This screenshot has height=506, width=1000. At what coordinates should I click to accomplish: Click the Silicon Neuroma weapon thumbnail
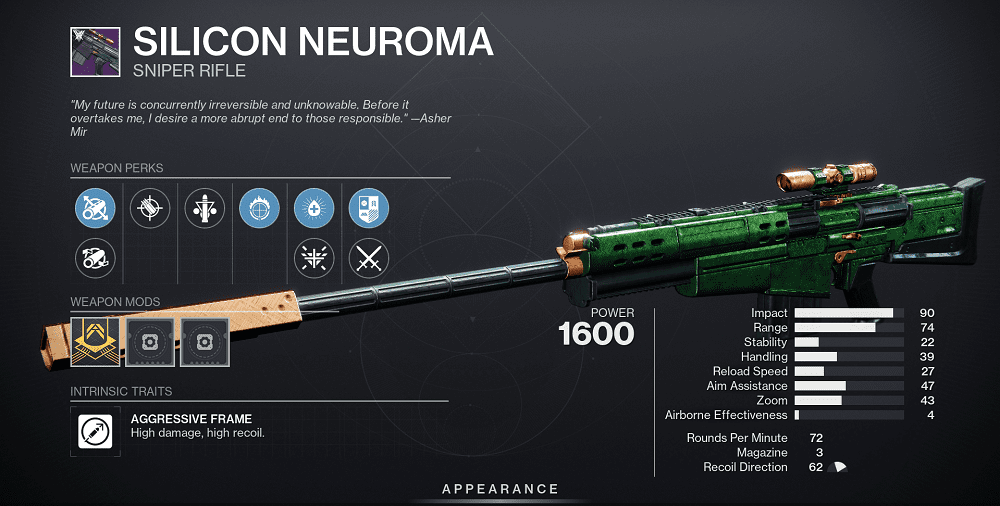pyautogui.click(x=95, y=52)
